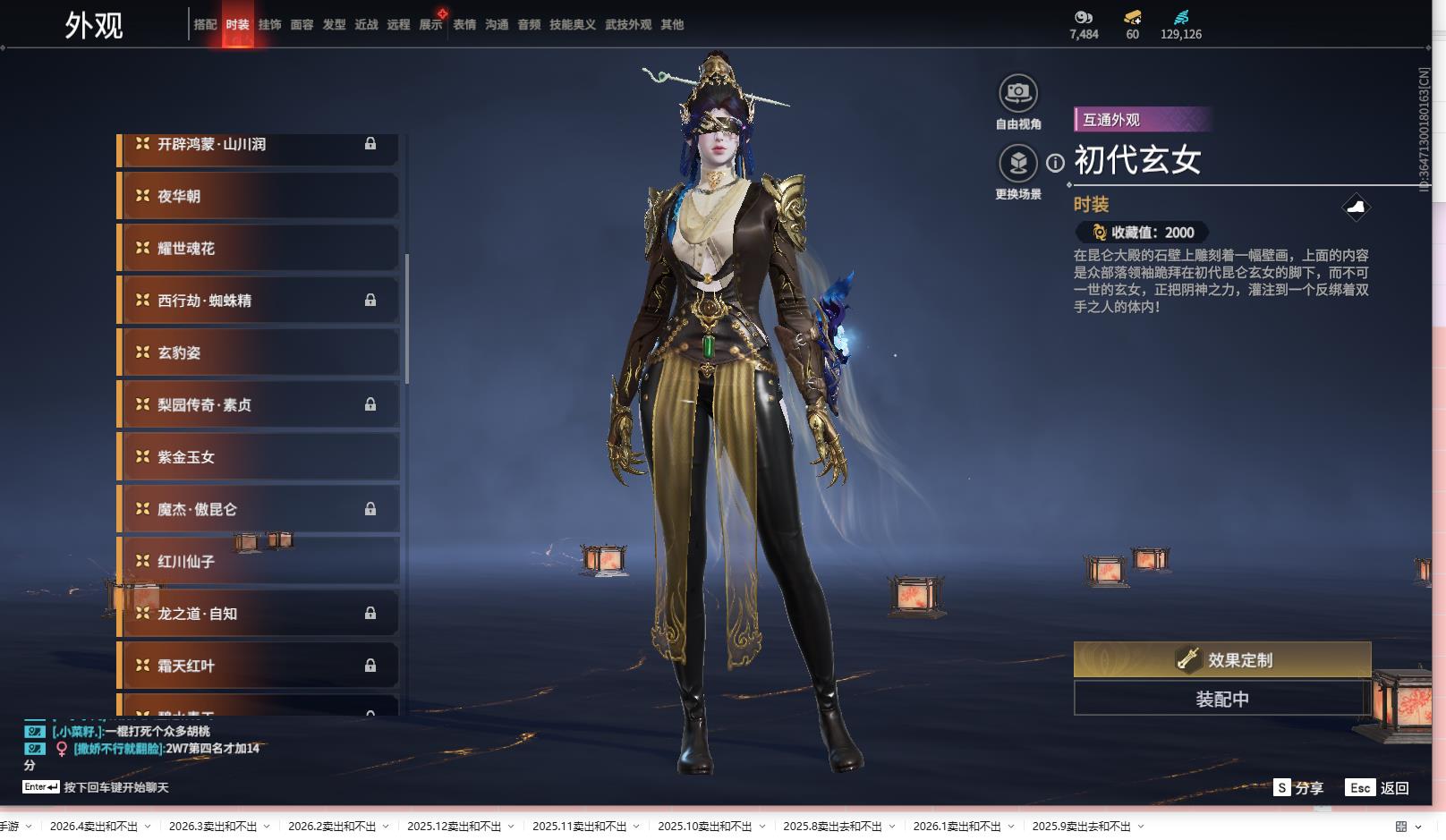Click the 更换场景 scene icon

point(1017,163)
